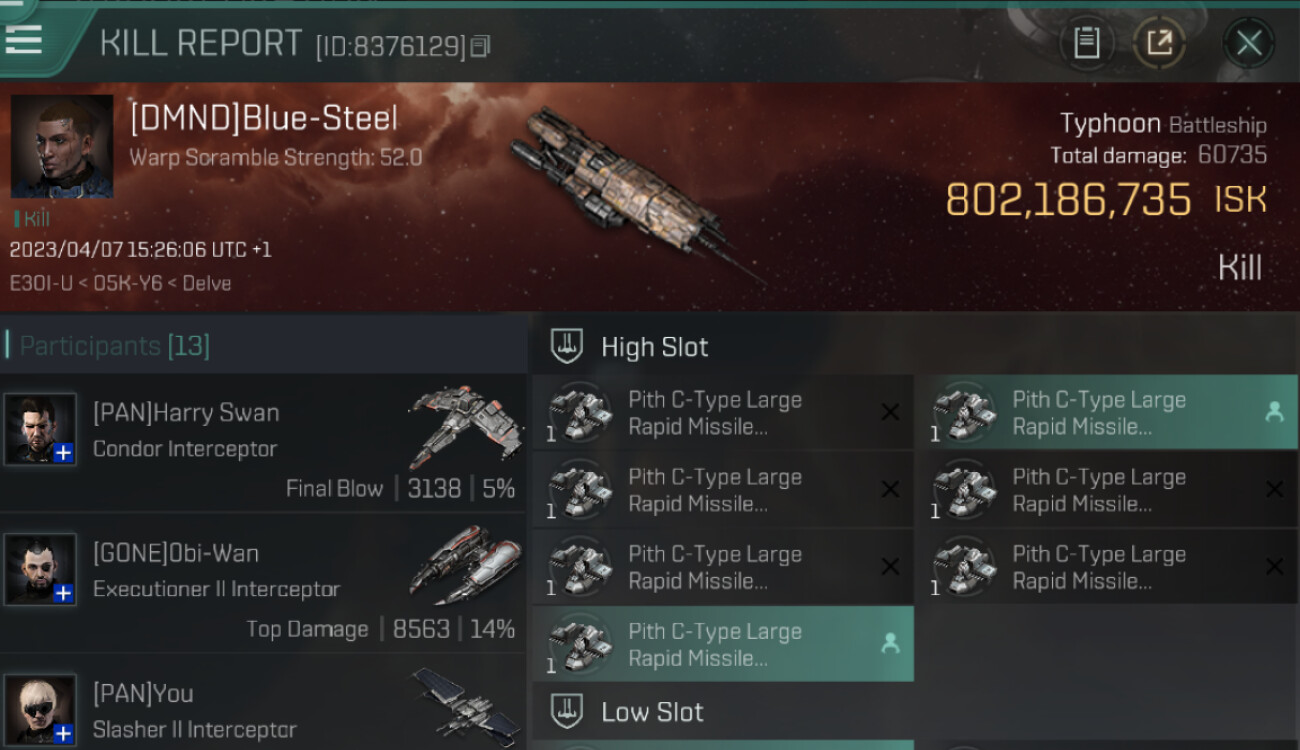Share the kill report externally

[1159, 43]
